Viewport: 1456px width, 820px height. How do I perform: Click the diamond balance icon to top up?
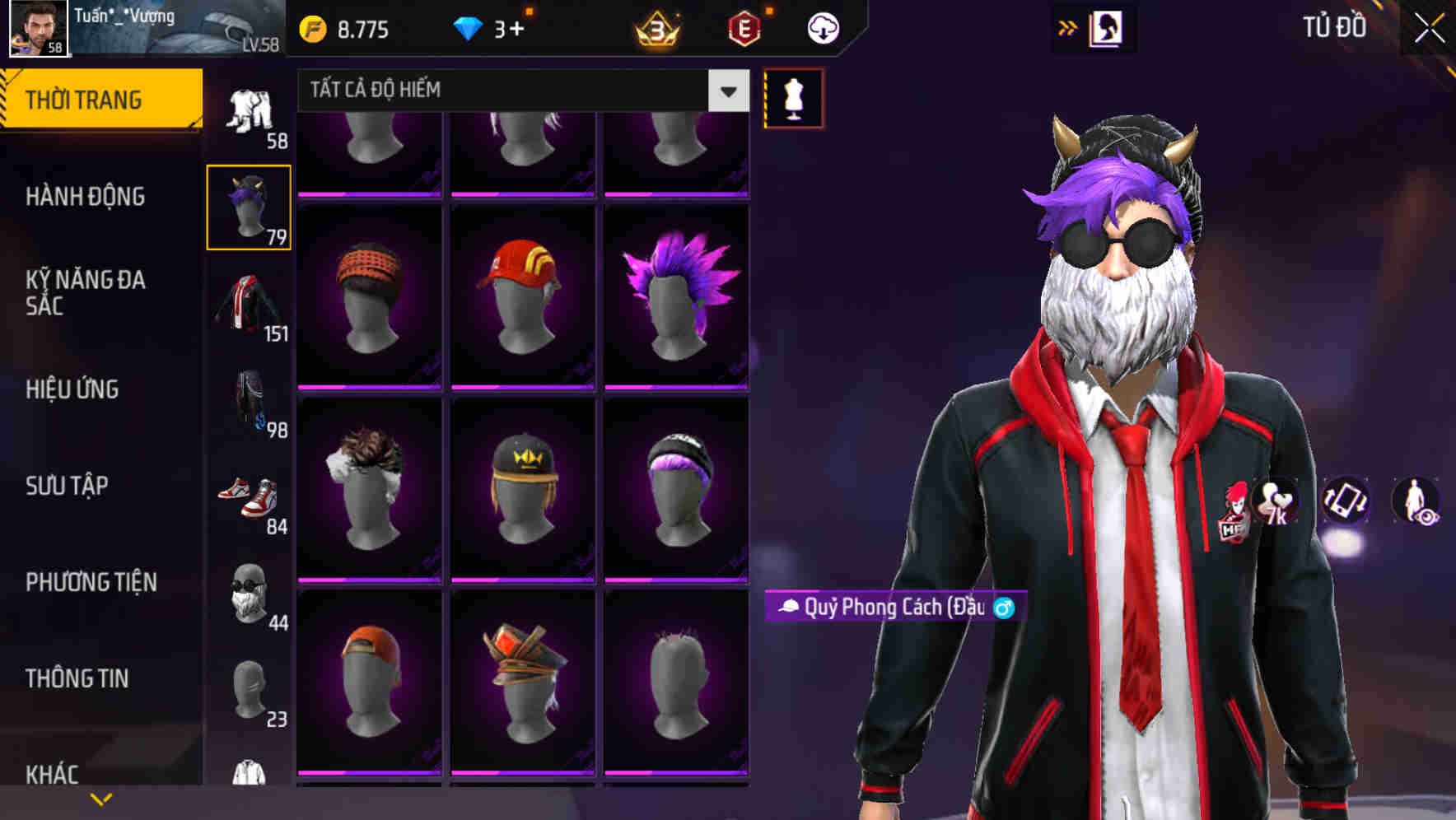(469, 27)
